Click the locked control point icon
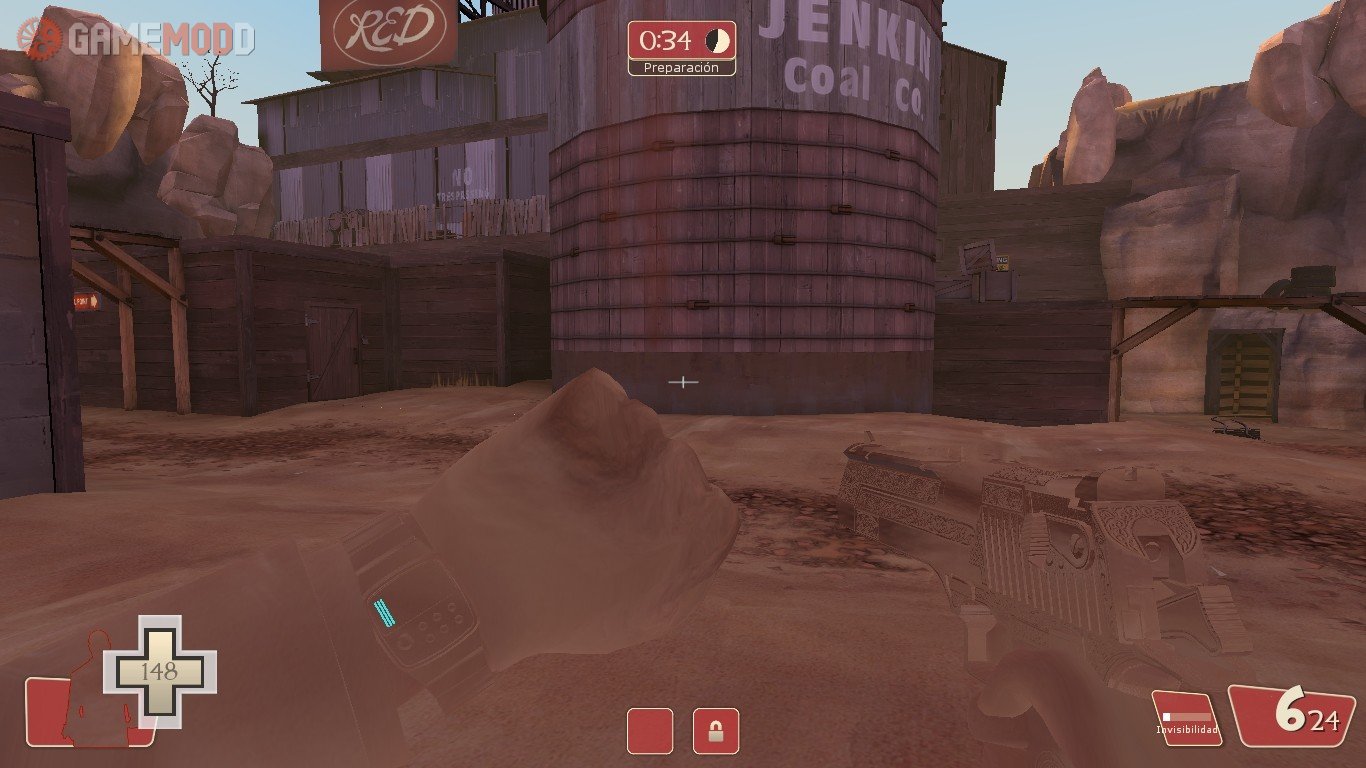 pos(715,731)
